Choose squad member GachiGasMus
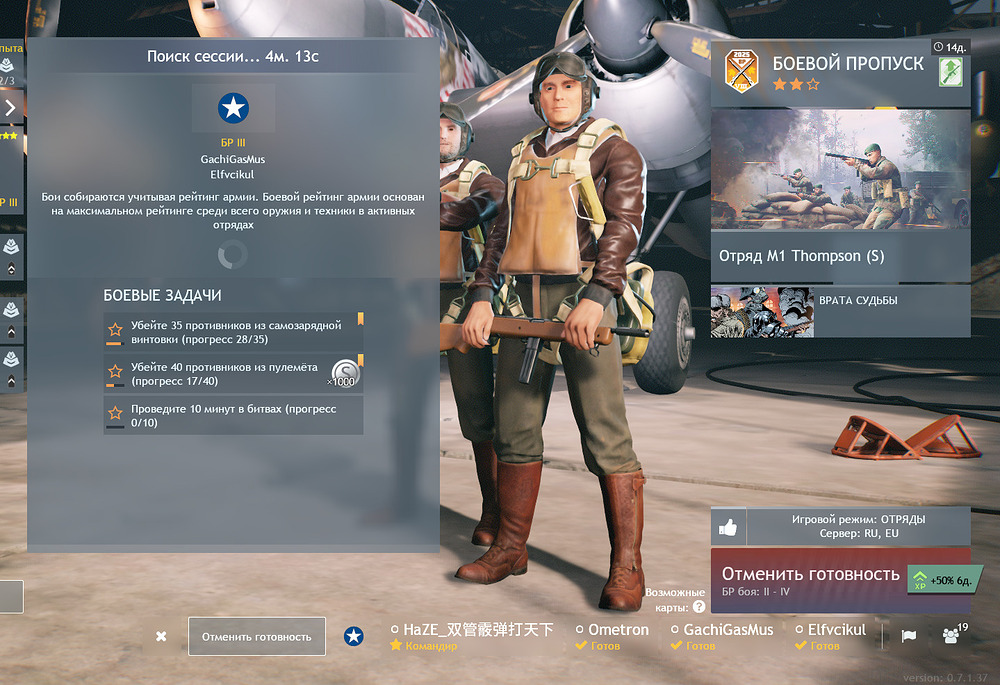 point(721,637)
